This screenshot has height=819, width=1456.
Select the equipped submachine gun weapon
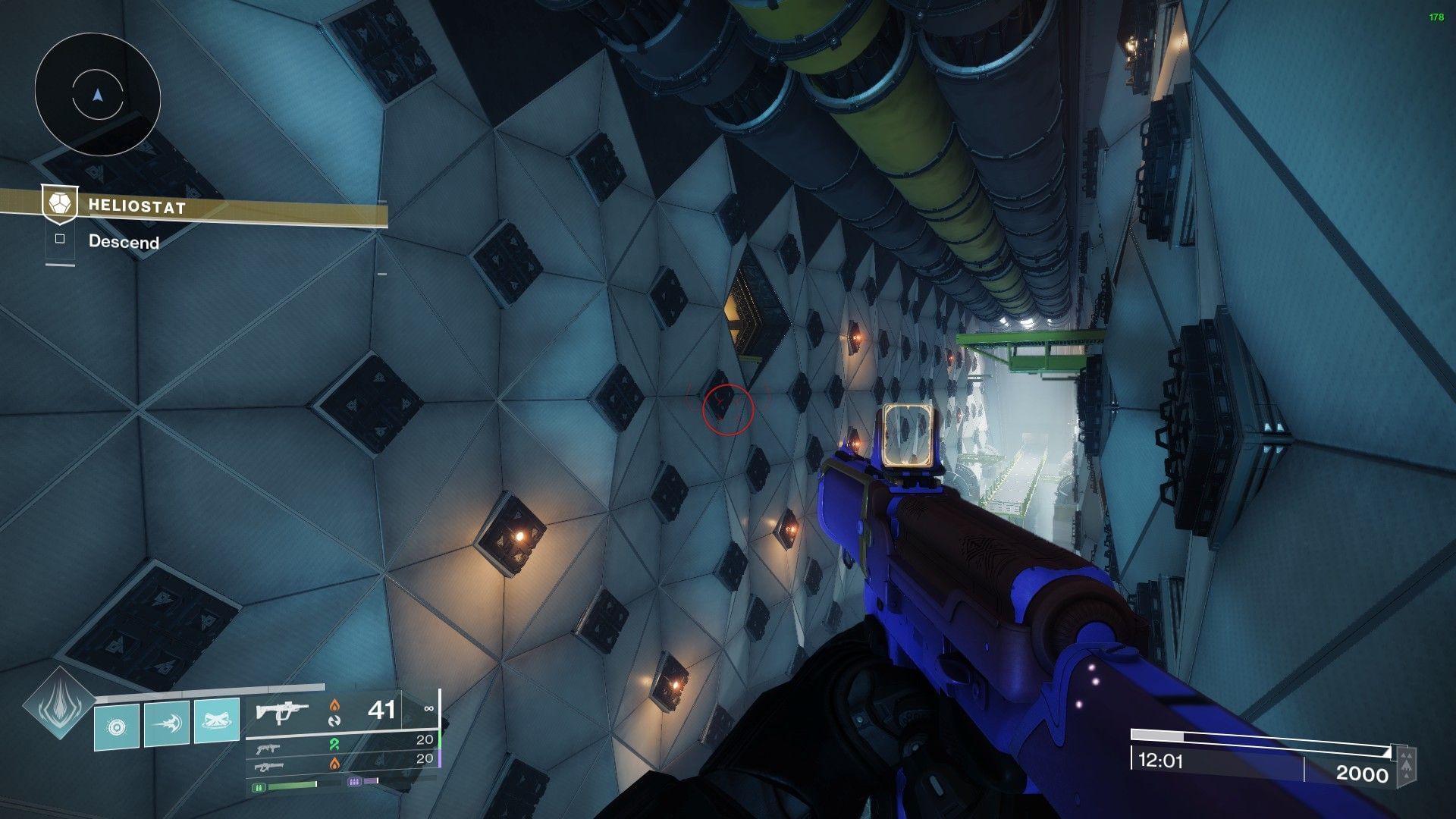point(282,713)
